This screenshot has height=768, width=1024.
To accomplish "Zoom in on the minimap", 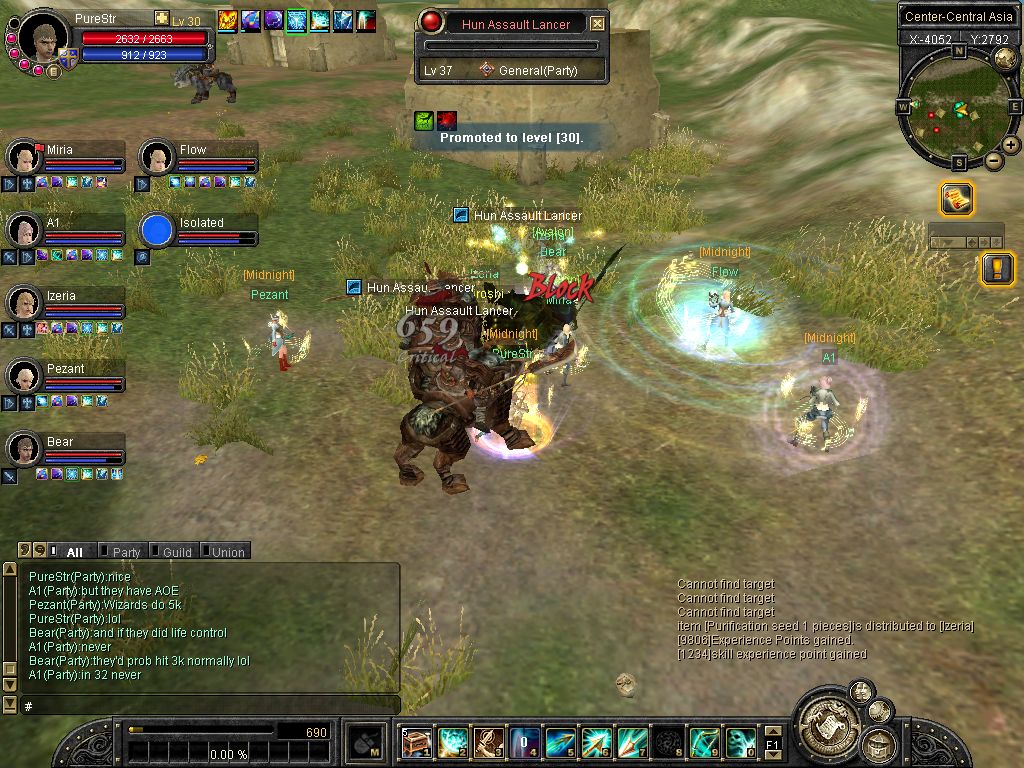I will pyautogui.click(x=1011, y=145).
